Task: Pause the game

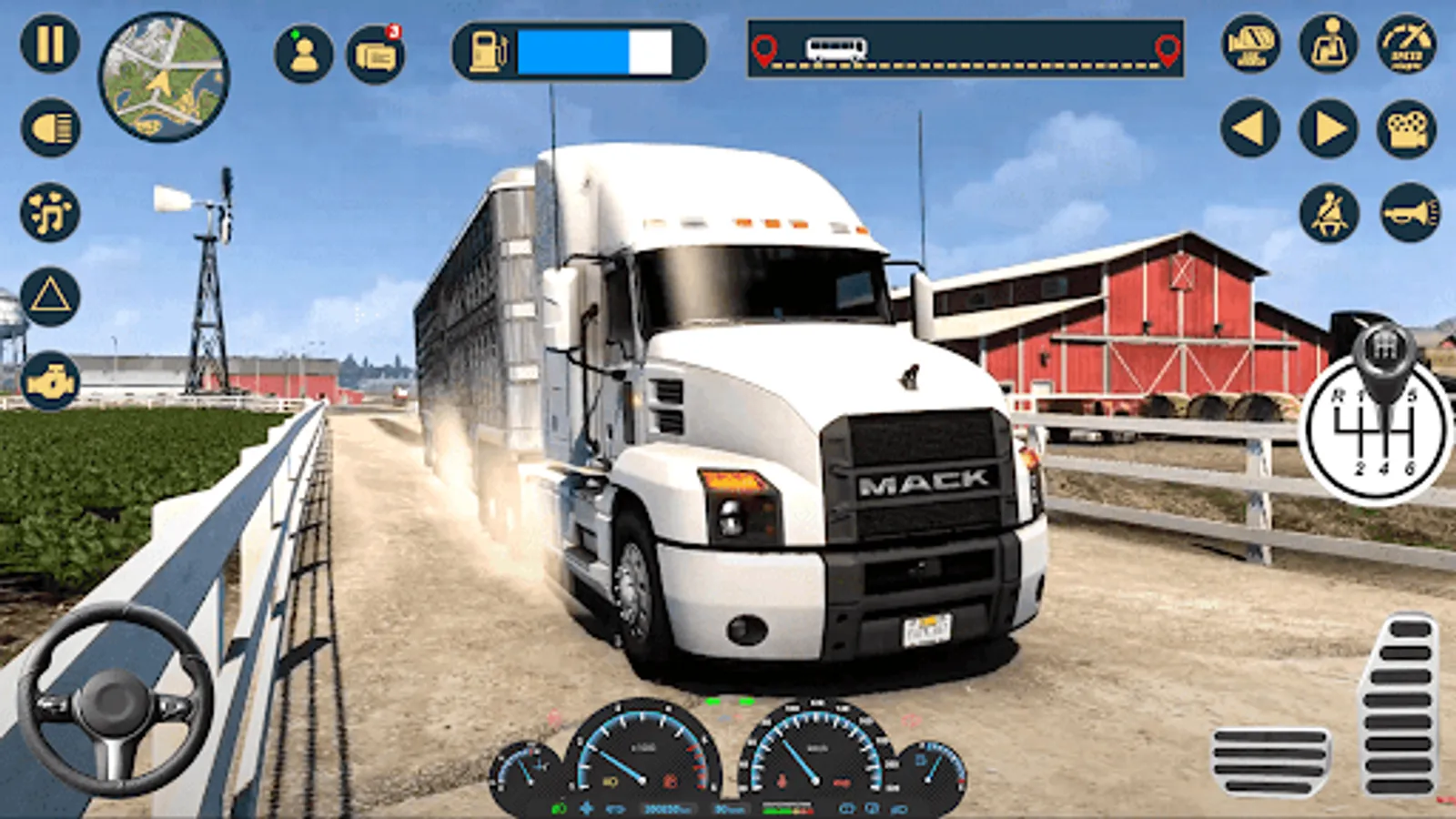Action: 50,44
